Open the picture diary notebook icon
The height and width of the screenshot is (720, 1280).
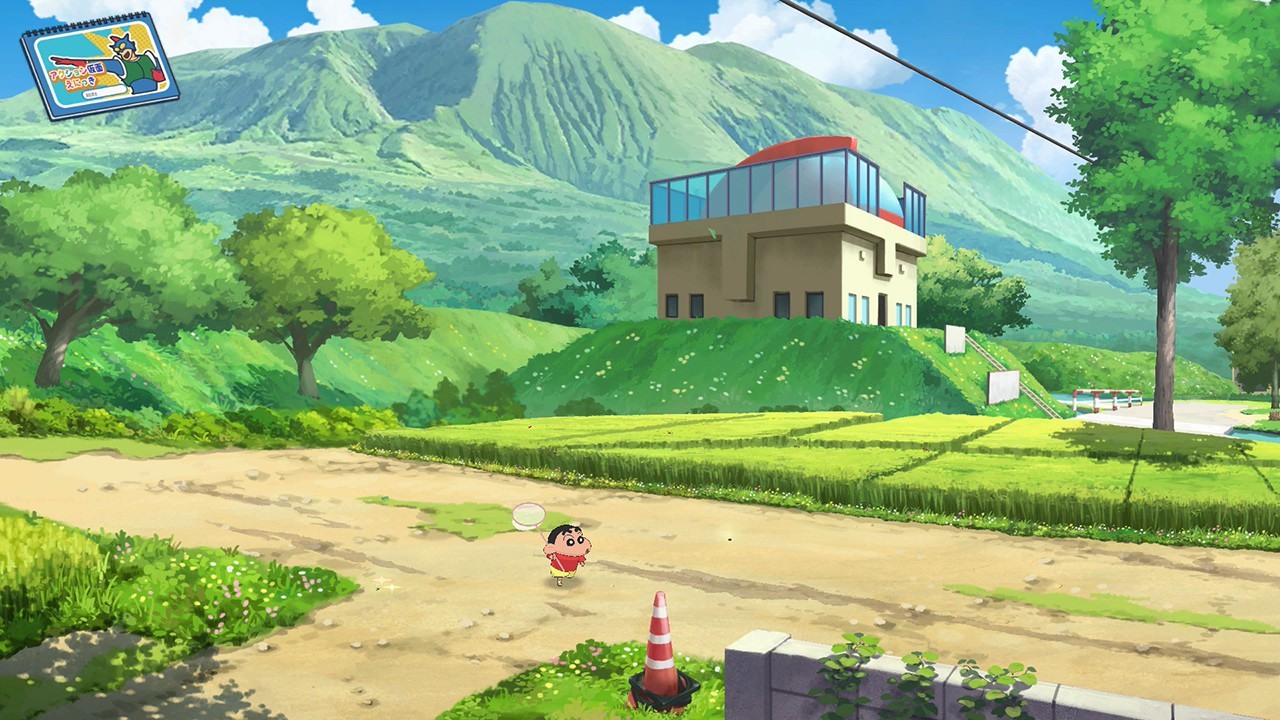point(100,66)
